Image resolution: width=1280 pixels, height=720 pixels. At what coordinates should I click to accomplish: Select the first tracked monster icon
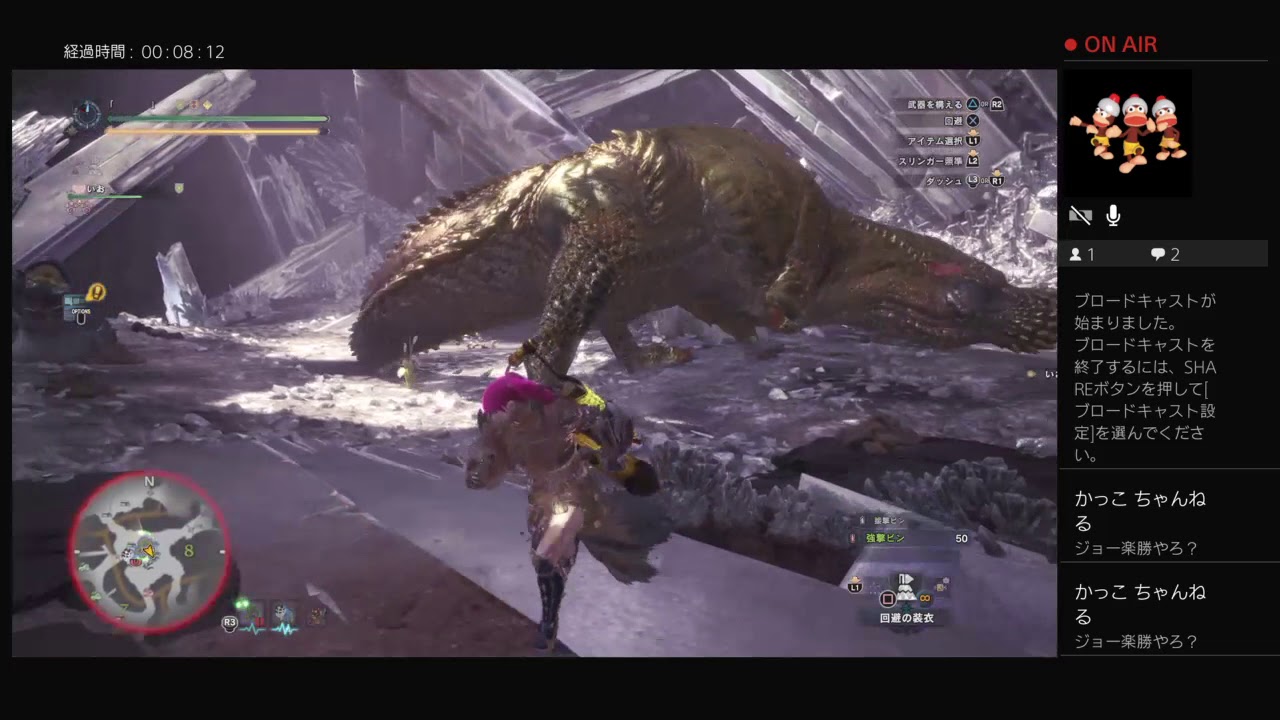pyautogui.click(x=254, y=614)
